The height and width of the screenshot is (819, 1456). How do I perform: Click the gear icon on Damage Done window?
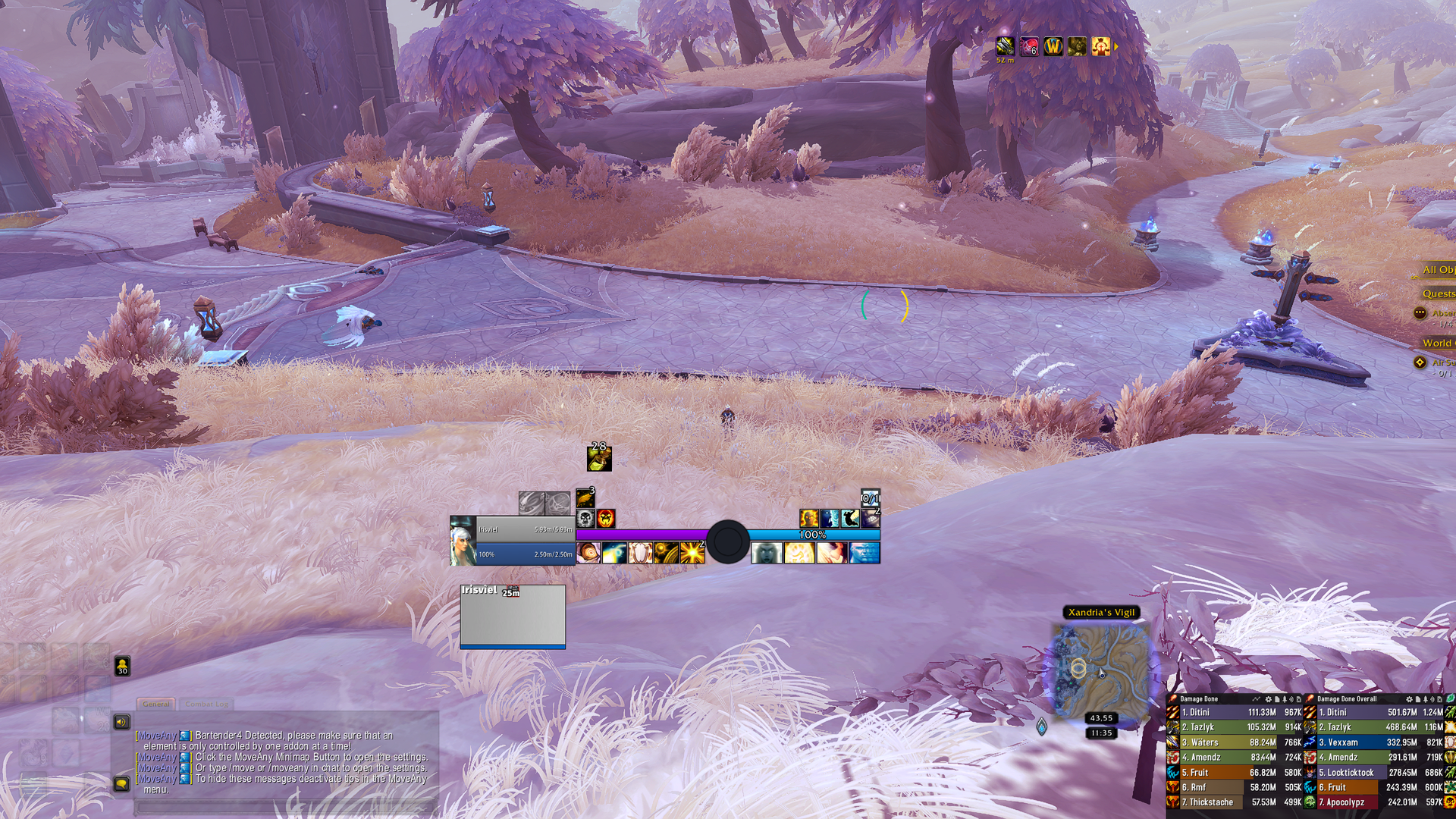pos(1269,698)
